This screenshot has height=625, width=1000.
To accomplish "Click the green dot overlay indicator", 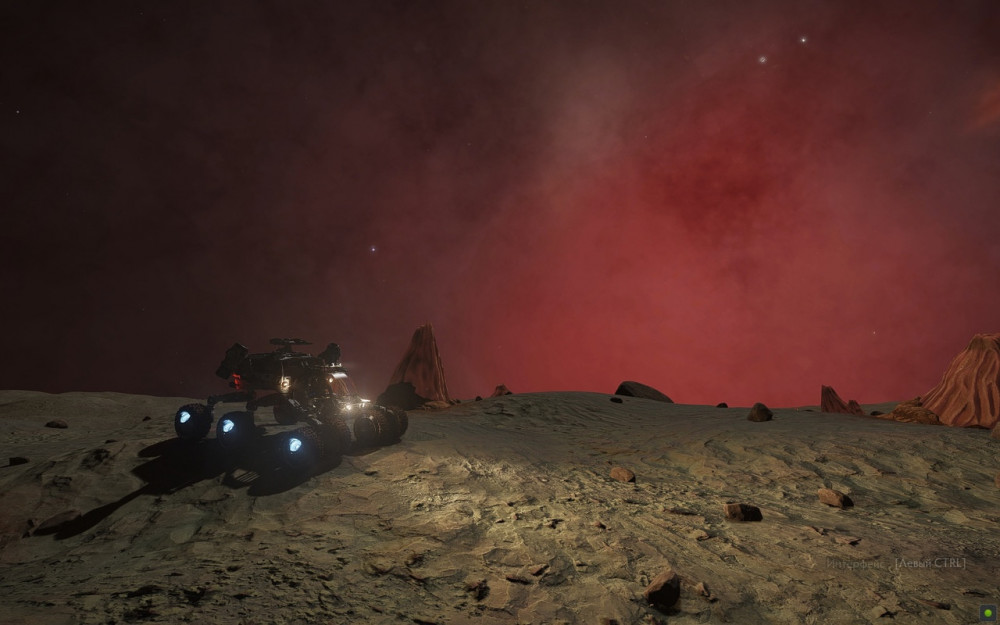I will click(987, 612).
